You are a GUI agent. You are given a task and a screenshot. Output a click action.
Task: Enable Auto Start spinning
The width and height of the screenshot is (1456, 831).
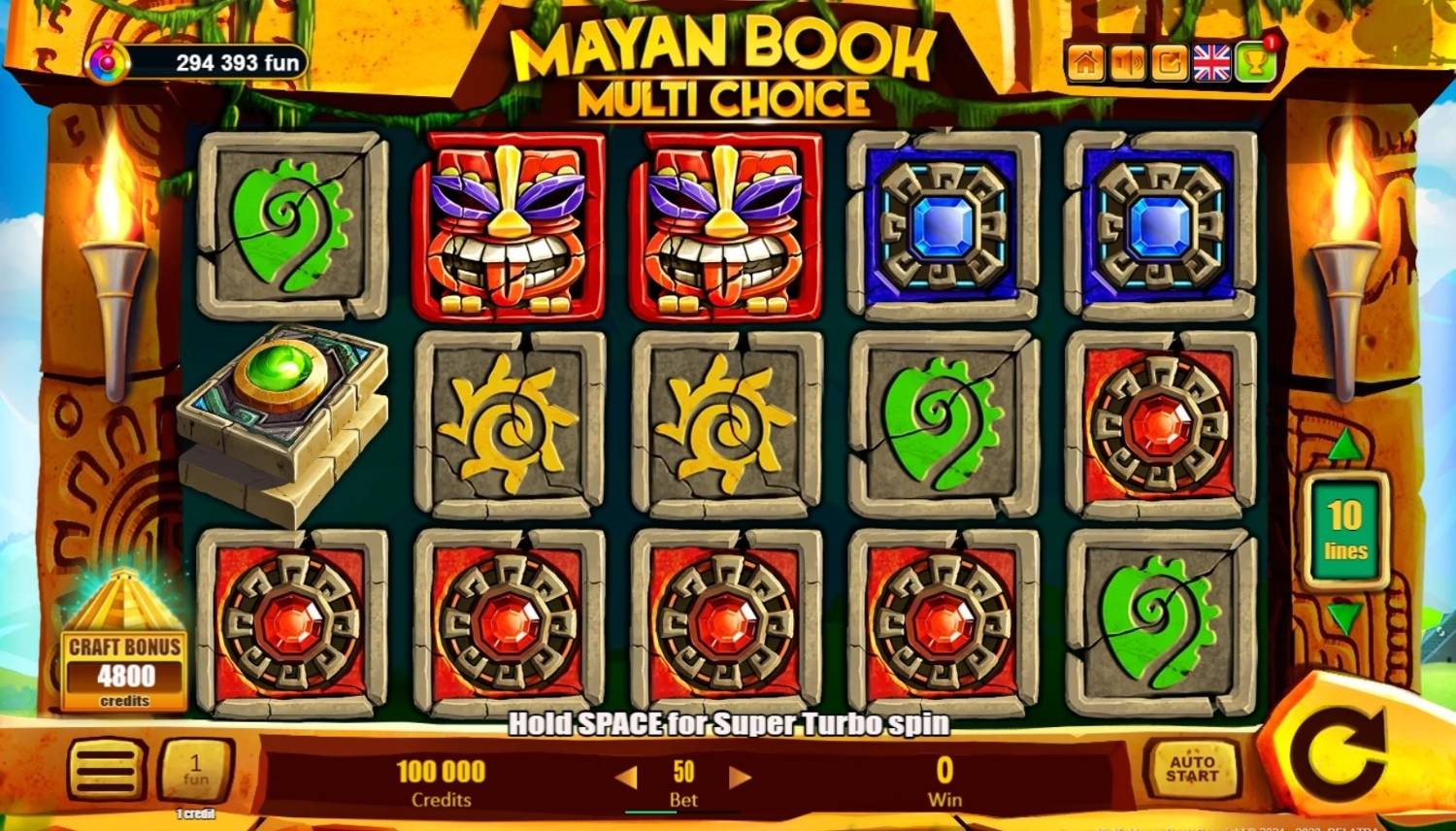[x=1193, y=770]
